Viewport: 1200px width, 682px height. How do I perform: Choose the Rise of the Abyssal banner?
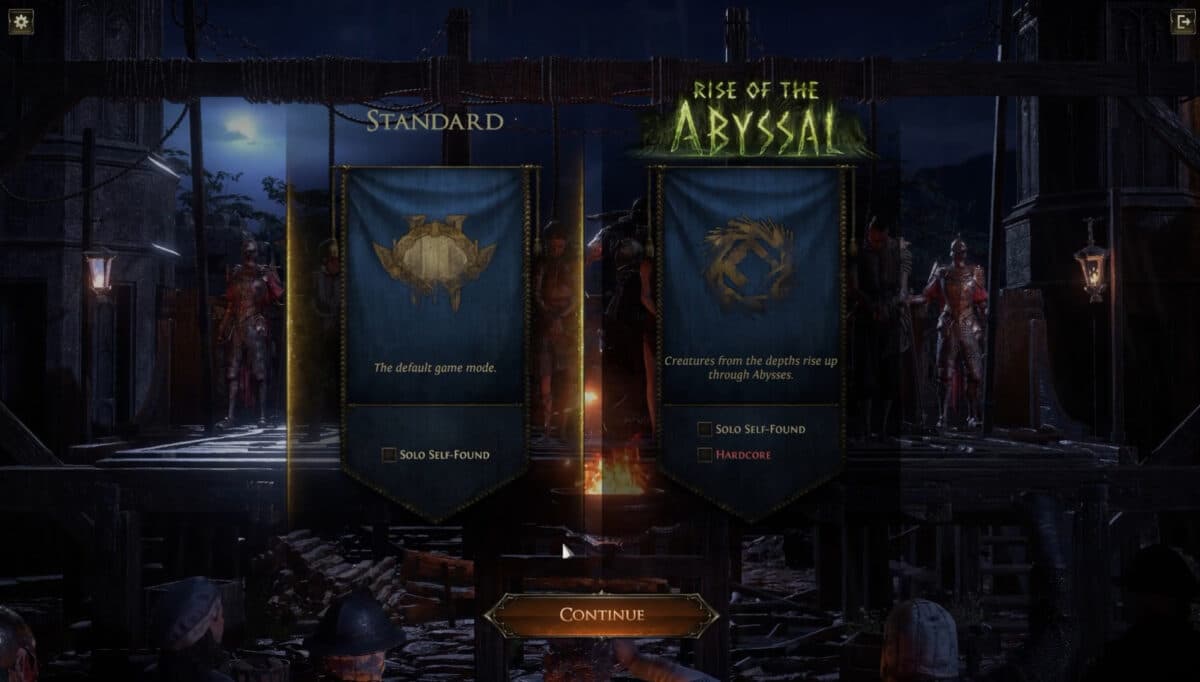(x=750, y=290)
